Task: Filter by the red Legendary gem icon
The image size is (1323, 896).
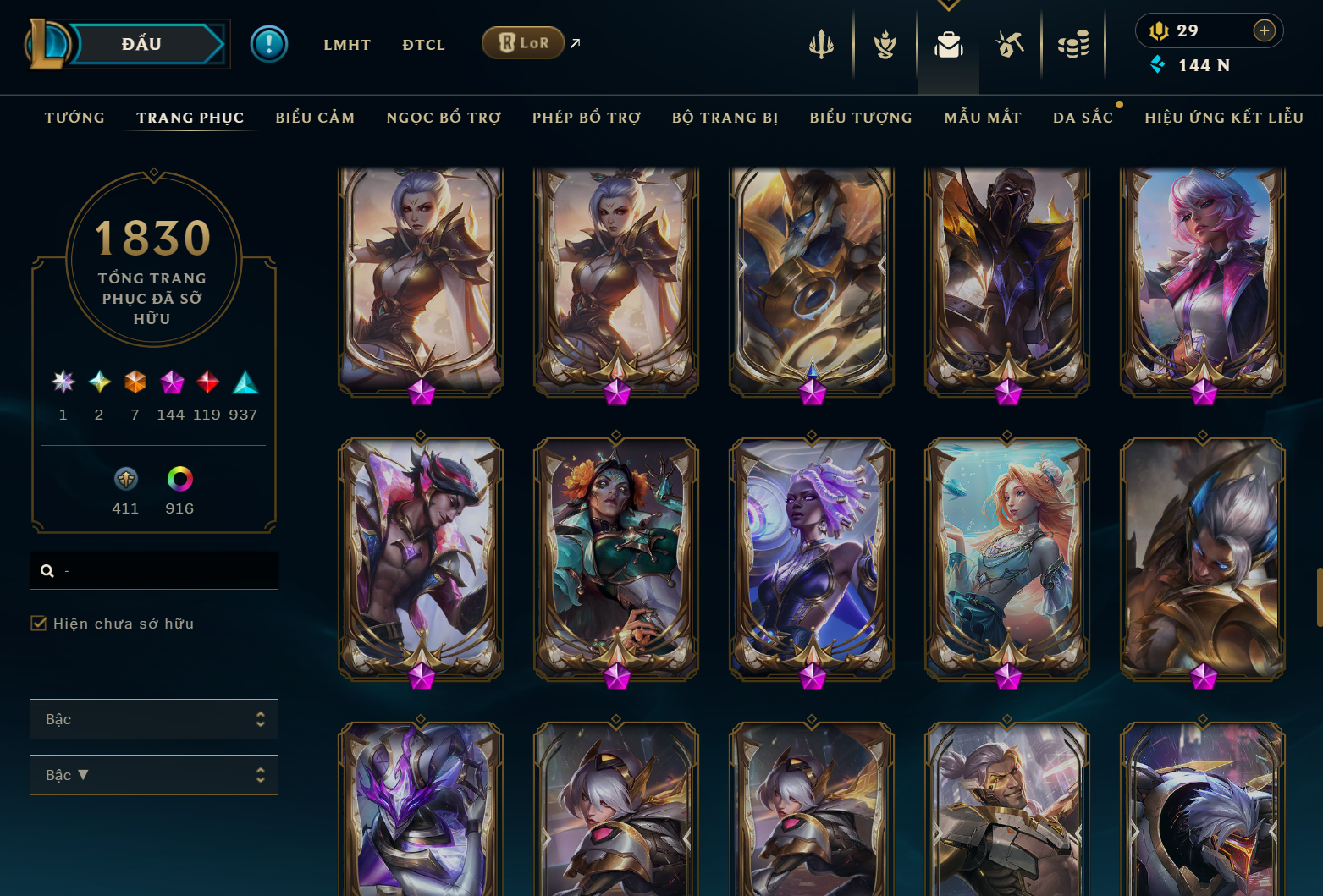Action: (x=208, y=382)
